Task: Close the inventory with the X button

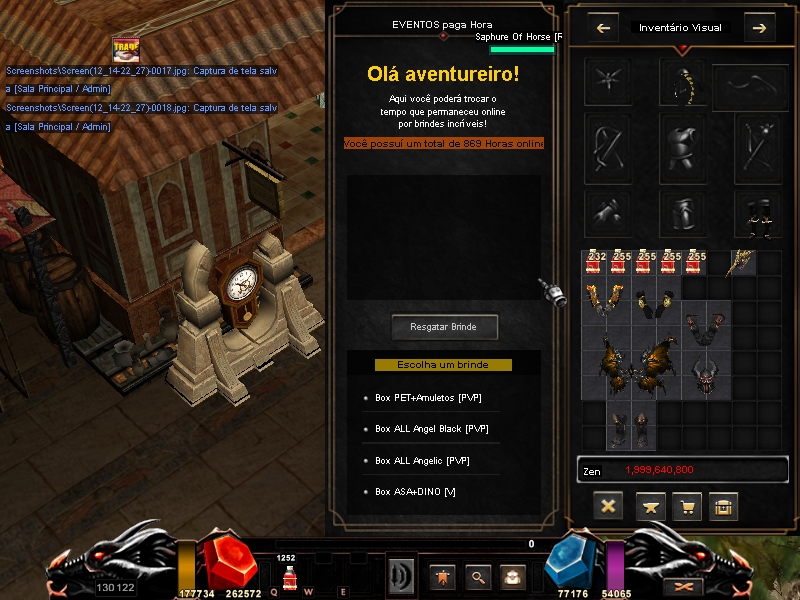Action: [x=607, y=506]
